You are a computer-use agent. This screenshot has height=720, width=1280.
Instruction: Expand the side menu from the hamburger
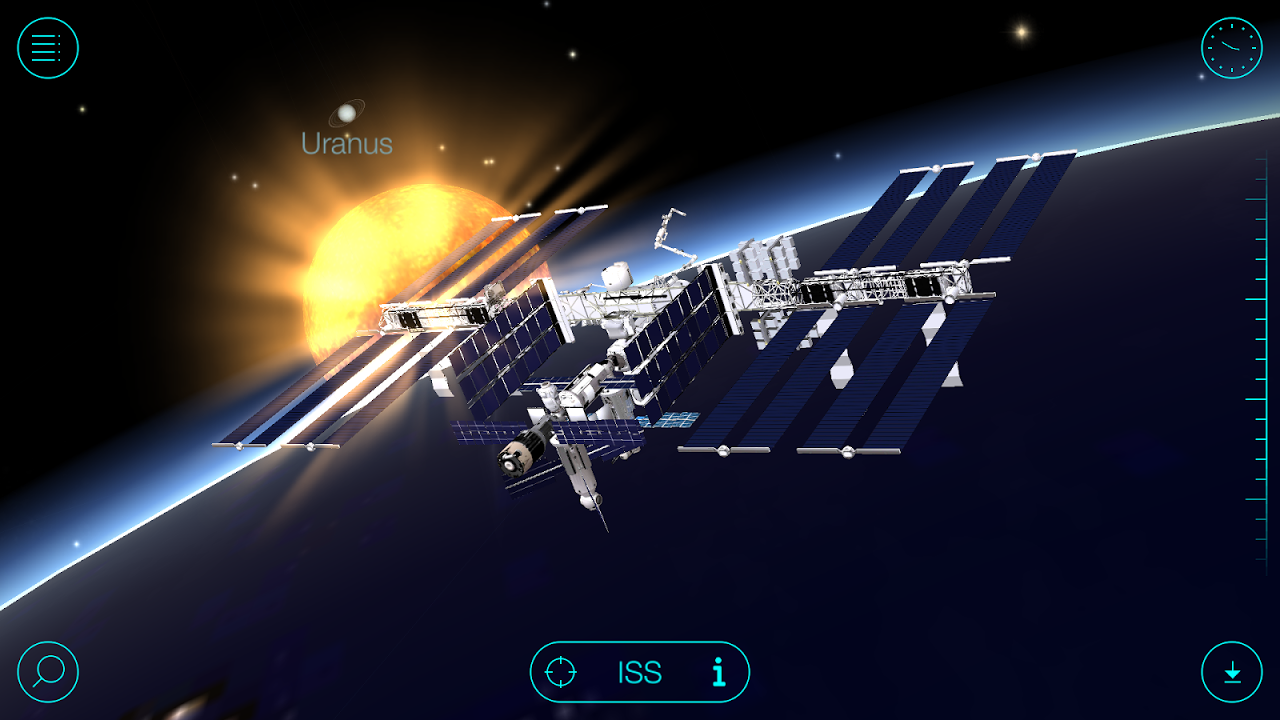tap(48, 47)
